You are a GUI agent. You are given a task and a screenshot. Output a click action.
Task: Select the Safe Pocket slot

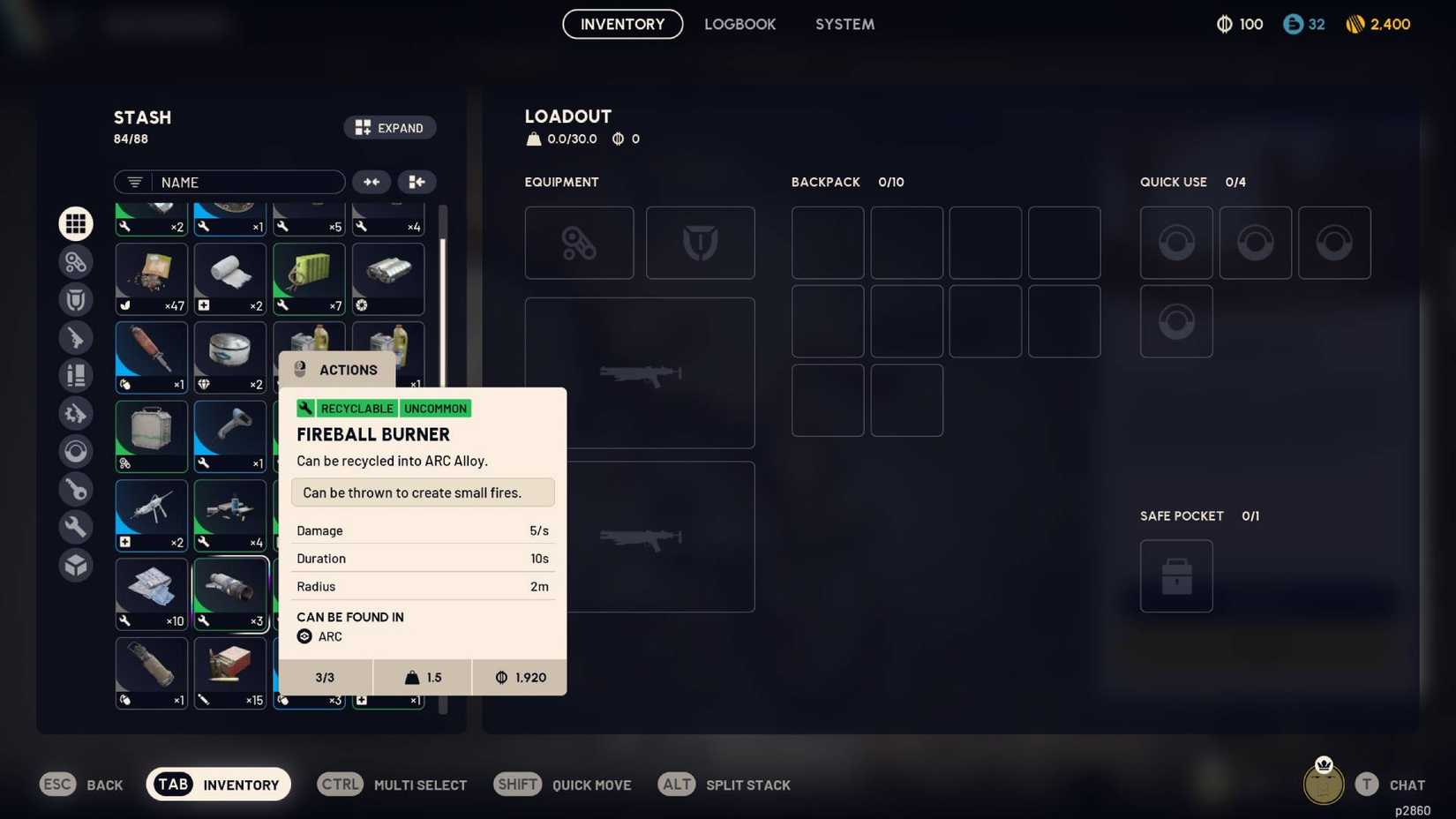click(x=1176, y=575)
